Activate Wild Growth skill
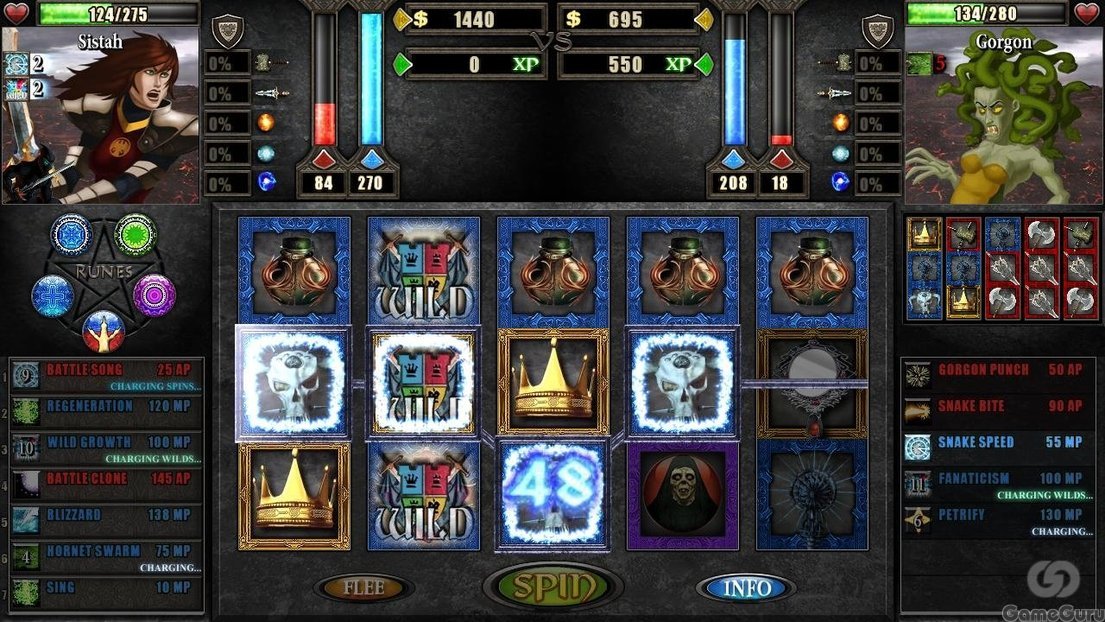 click(106, 445)
